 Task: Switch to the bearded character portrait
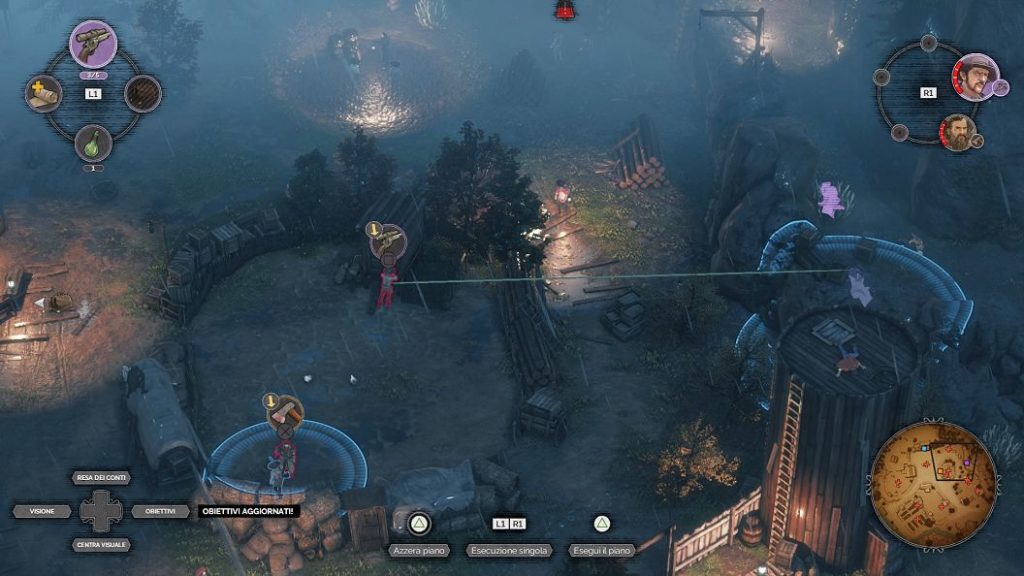pyautogui.click(x=957, y=131)
